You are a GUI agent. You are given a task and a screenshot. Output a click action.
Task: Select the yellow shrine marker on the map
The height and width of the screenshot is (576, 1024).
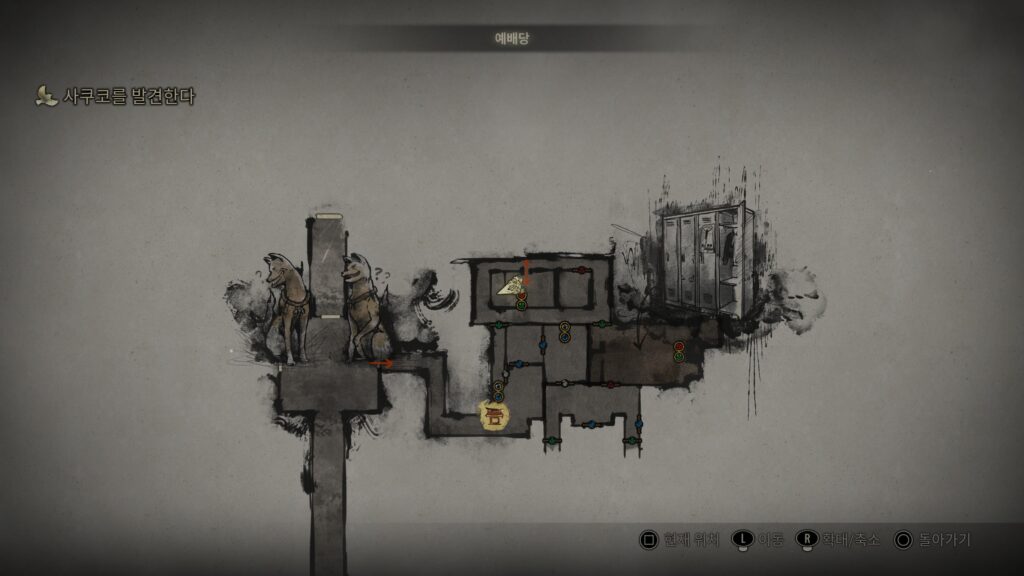coord(494,415)
